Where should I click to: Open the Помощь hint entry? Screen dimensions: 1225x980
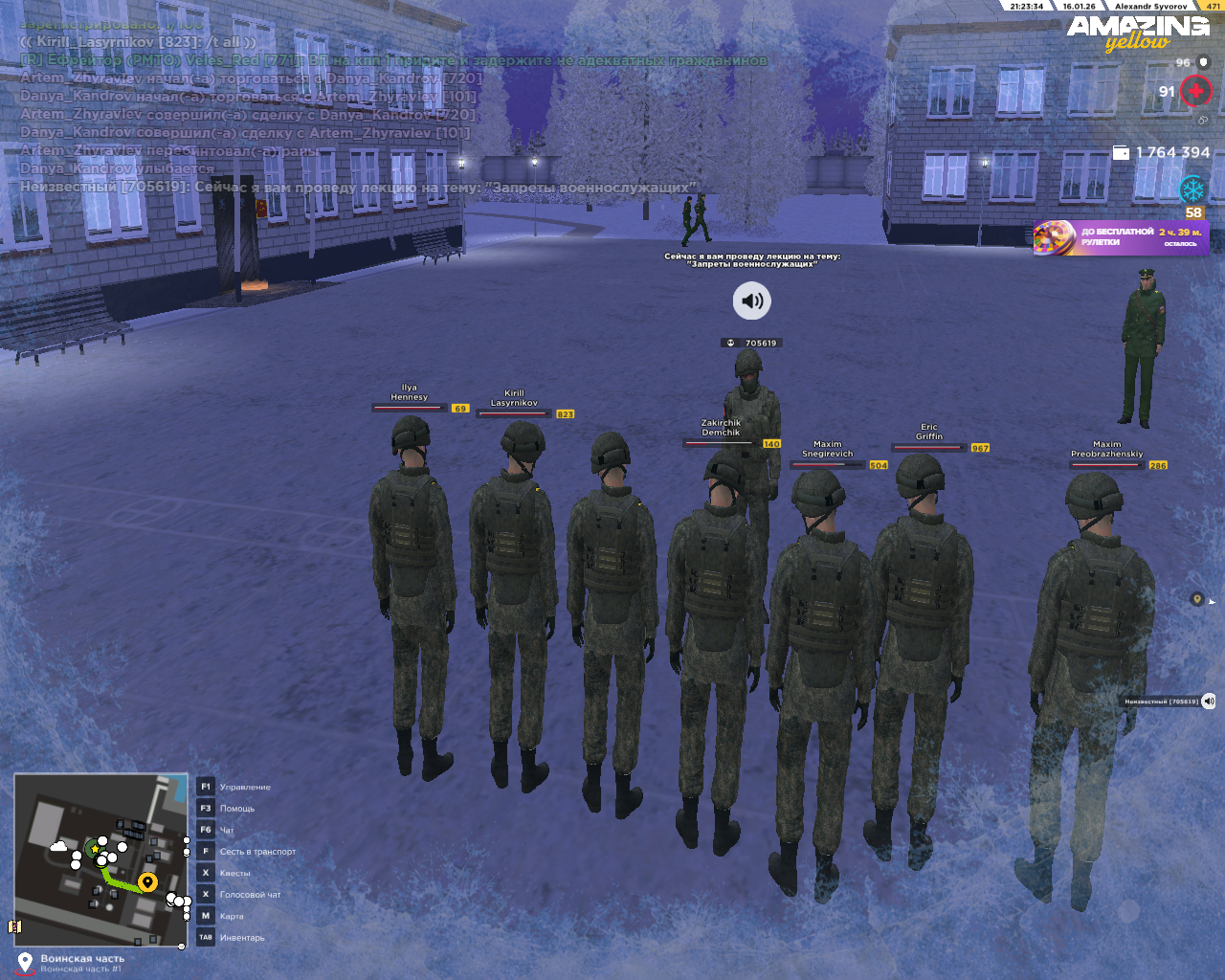click(x=236, y=809)
